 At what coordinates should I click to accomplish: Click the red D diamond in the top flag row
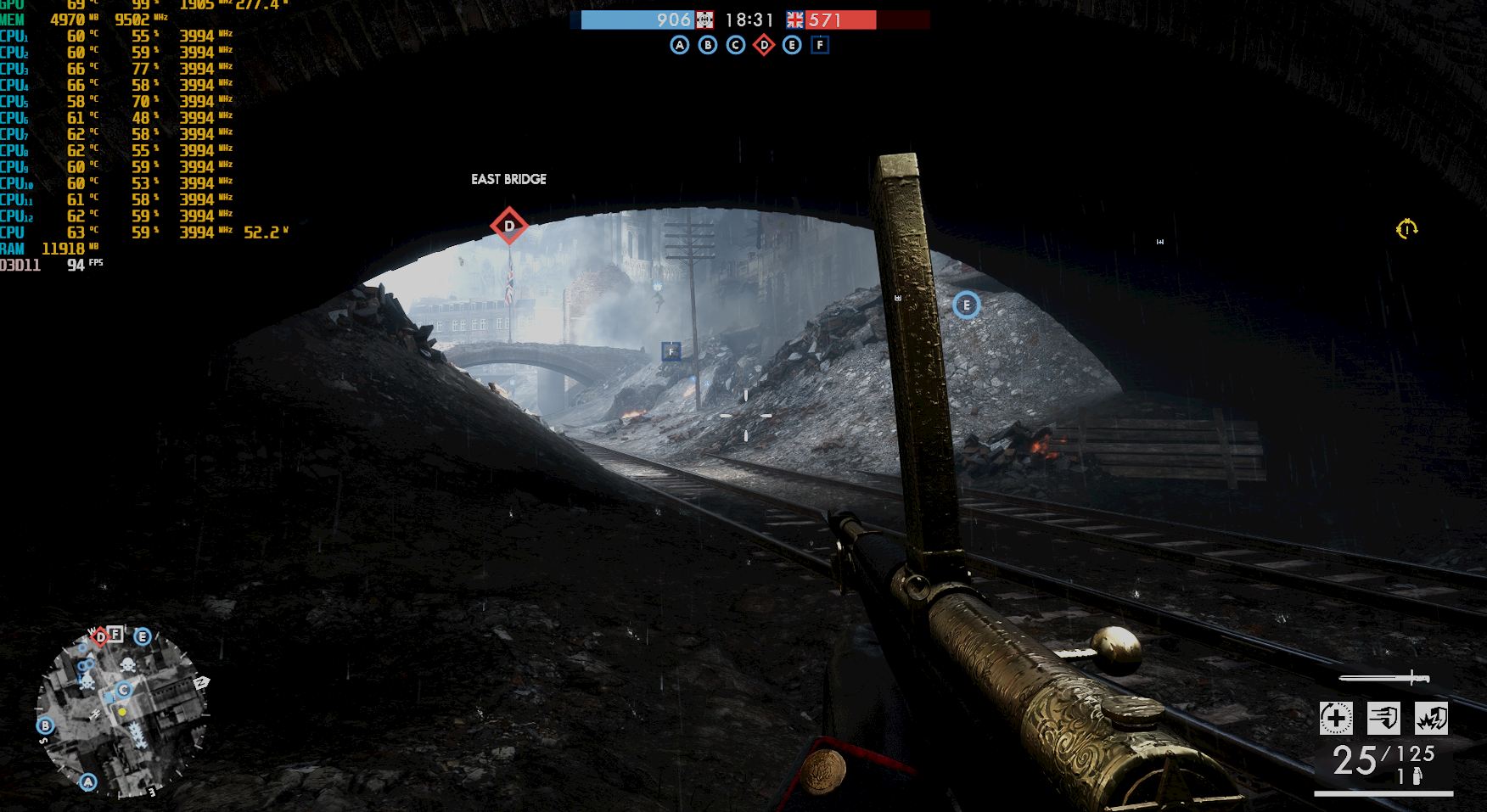click(764, 45)
